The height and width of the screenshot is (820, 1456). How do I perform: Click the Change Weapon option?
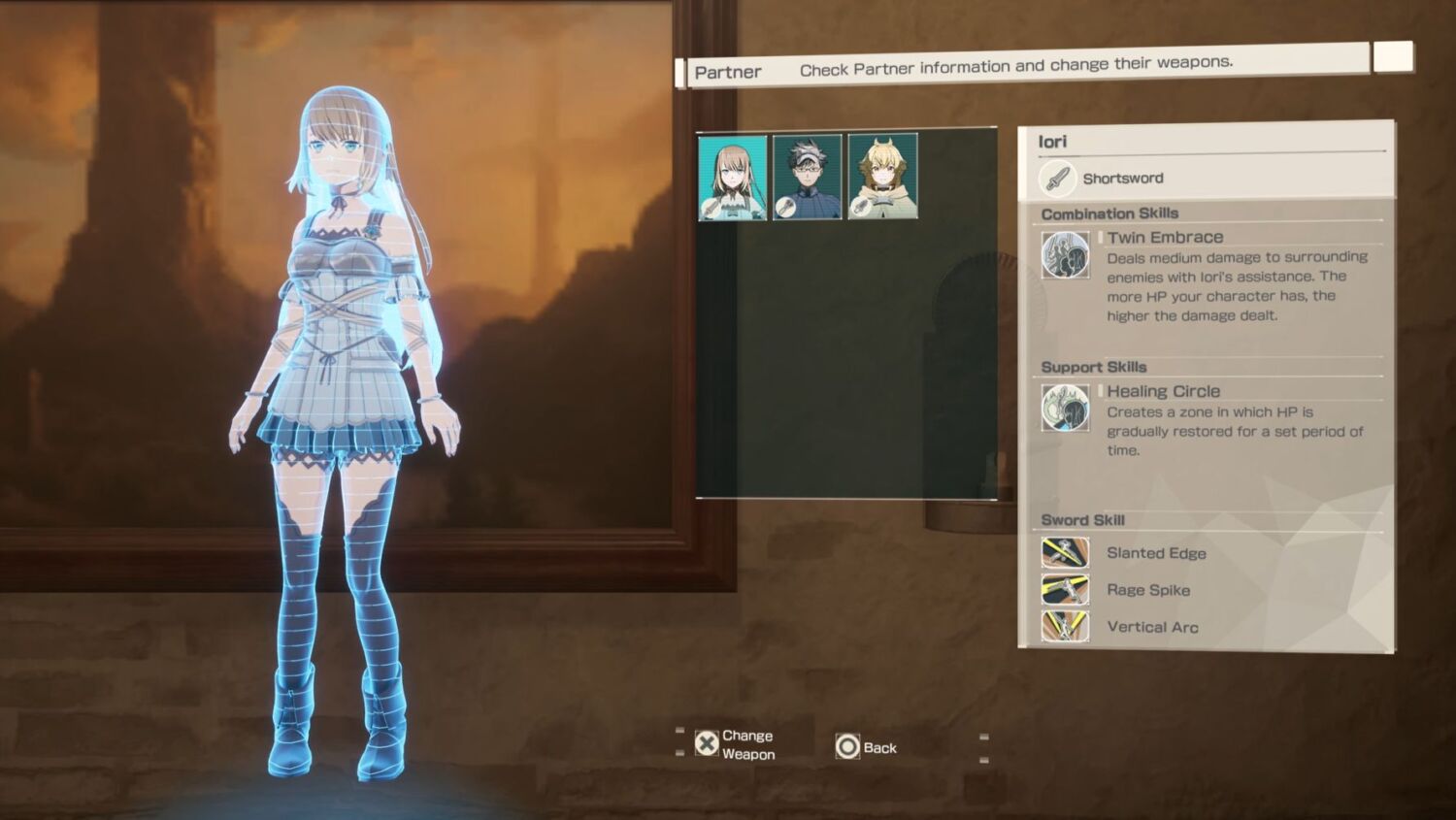tap(736, 745)
